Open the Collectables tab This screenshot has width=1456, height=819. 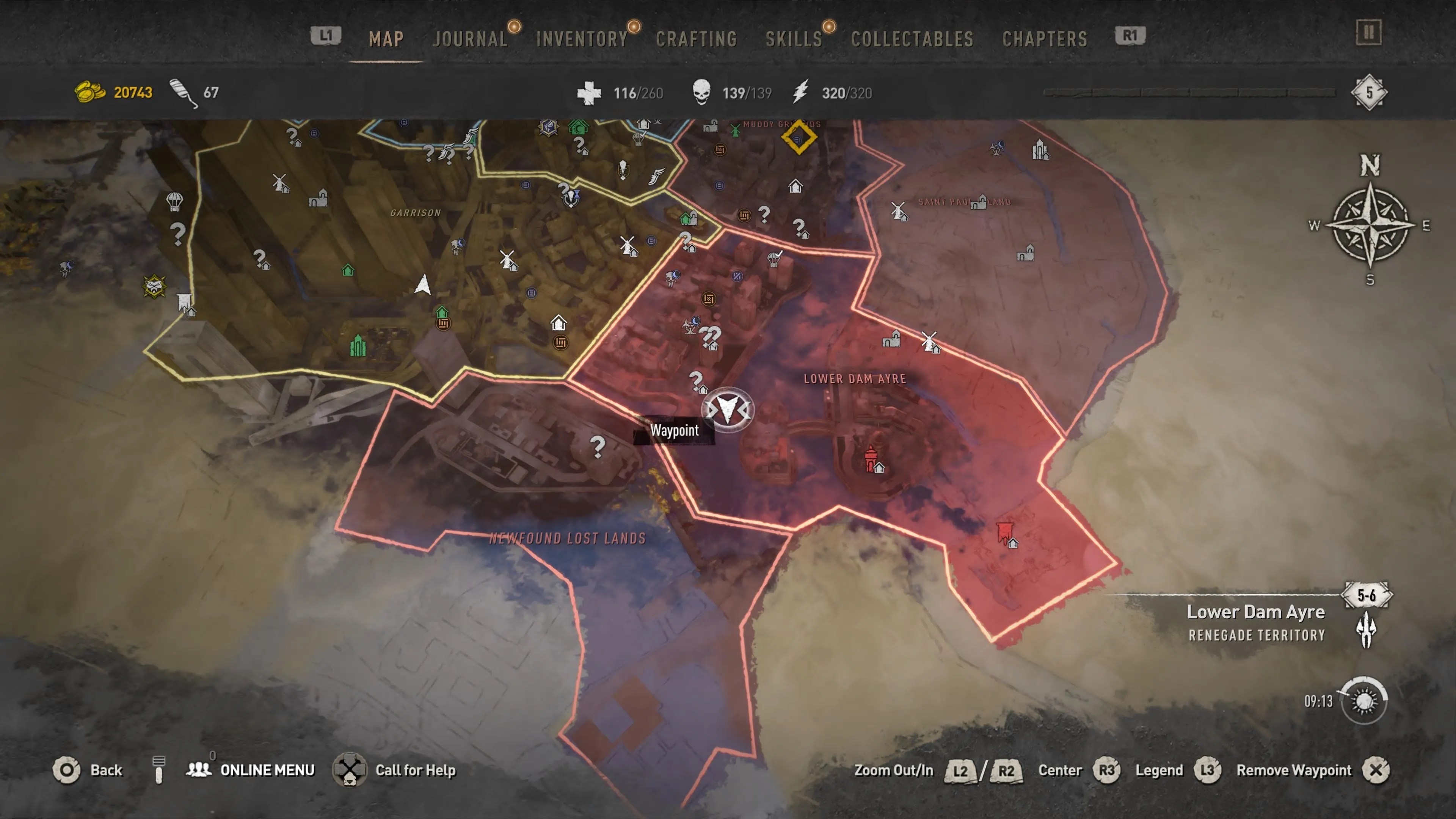coord(912,39)
